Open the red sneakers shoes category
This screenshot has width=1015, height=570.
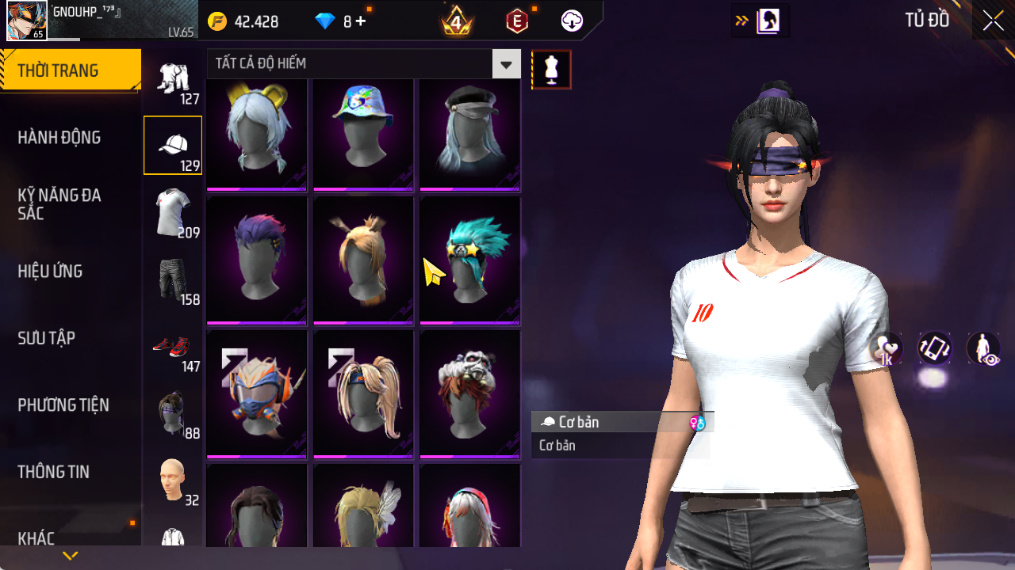click(173, 348)
